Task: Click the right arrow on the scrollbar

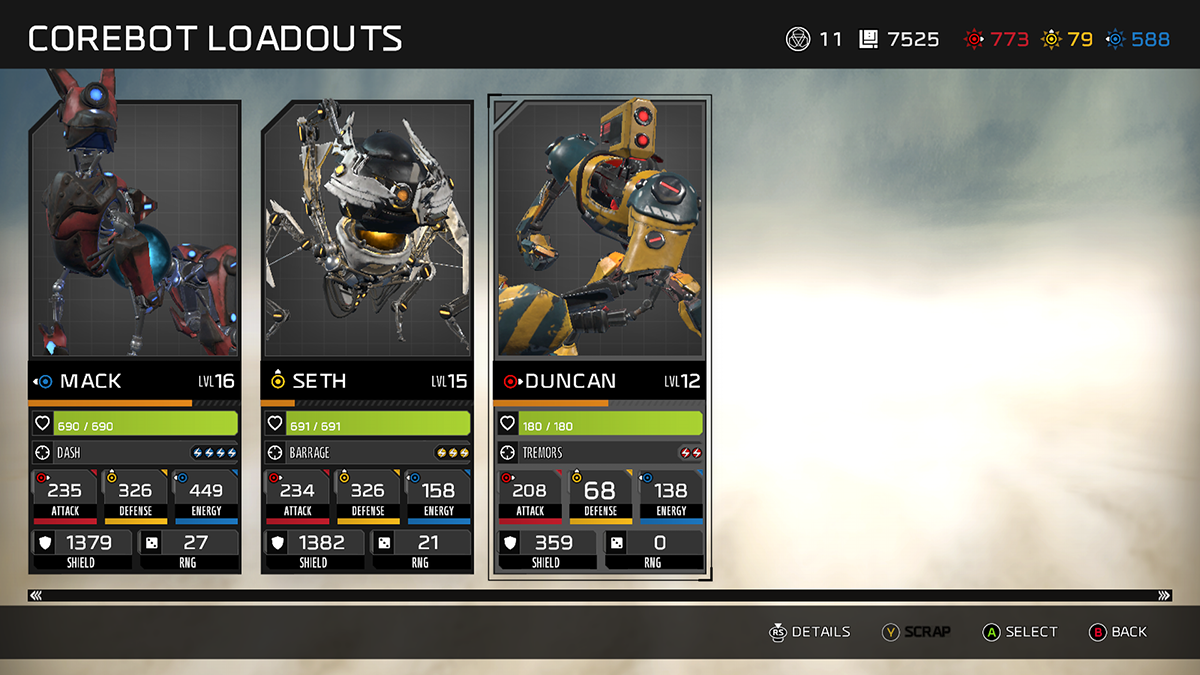Action: click(1163, 595)
